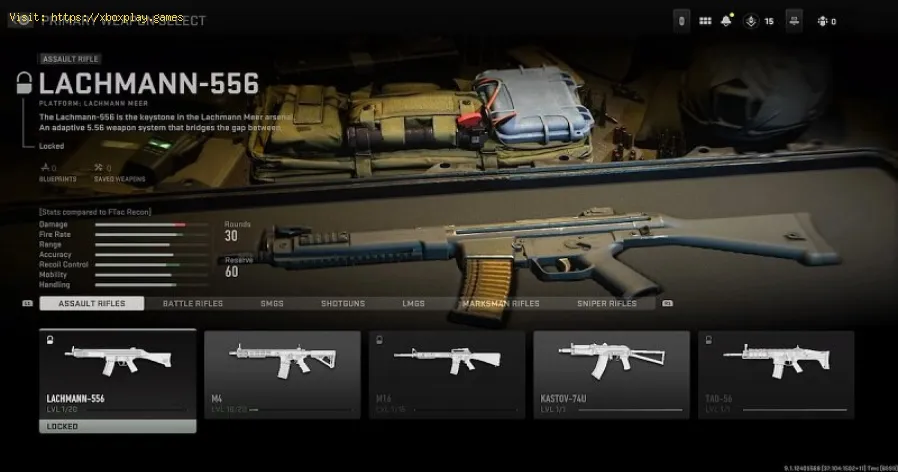
Task: Open the Battle Rifles category
Action: (194, 303)
